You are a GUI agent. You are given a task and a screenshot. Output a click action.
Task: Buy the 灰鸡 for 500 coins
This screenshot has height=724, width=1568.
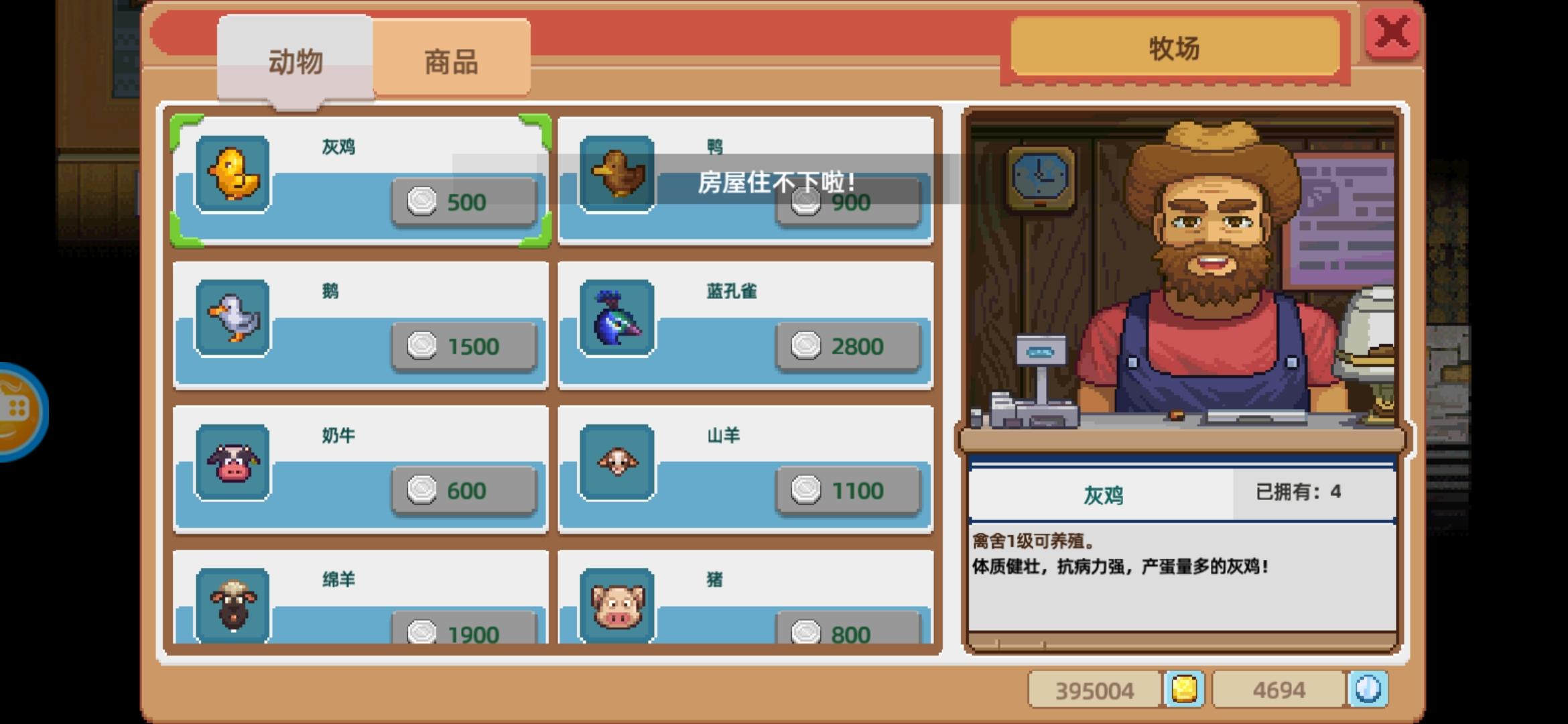pos(464,201)
